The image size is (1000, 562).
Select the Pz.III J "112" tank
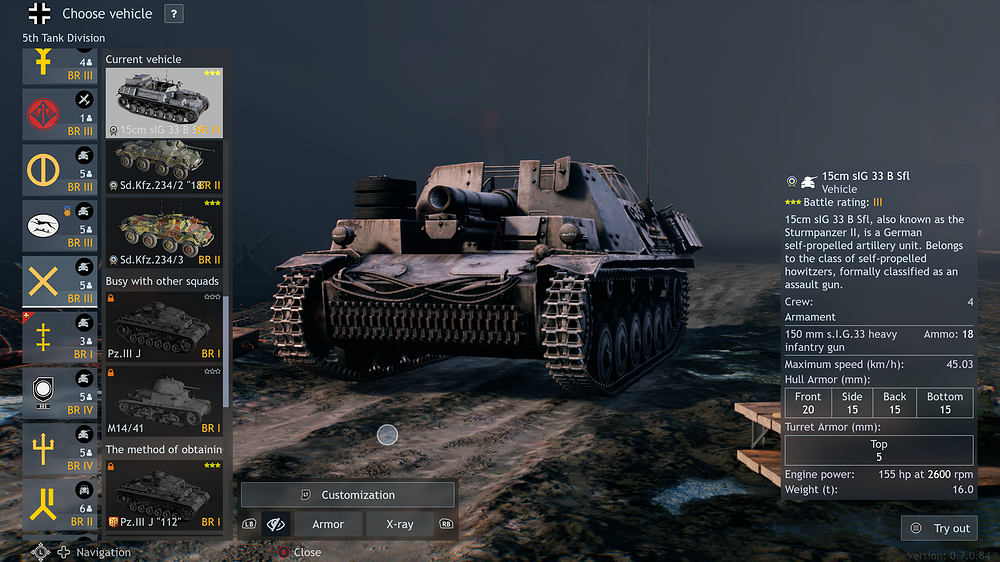[x=164, y=494]
